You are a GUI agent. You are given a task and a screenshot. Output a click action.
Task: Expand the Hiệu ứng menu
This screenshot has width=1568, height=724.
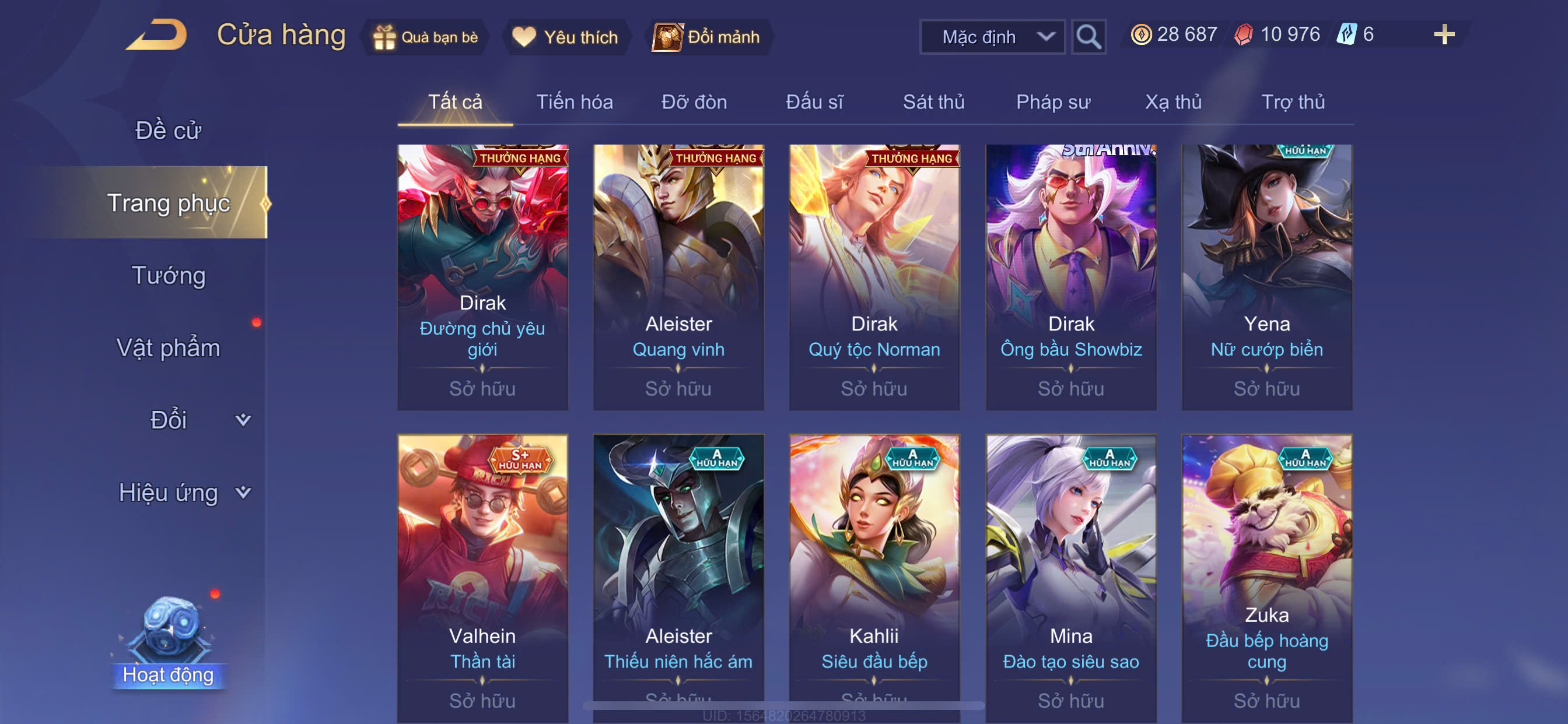183,492
